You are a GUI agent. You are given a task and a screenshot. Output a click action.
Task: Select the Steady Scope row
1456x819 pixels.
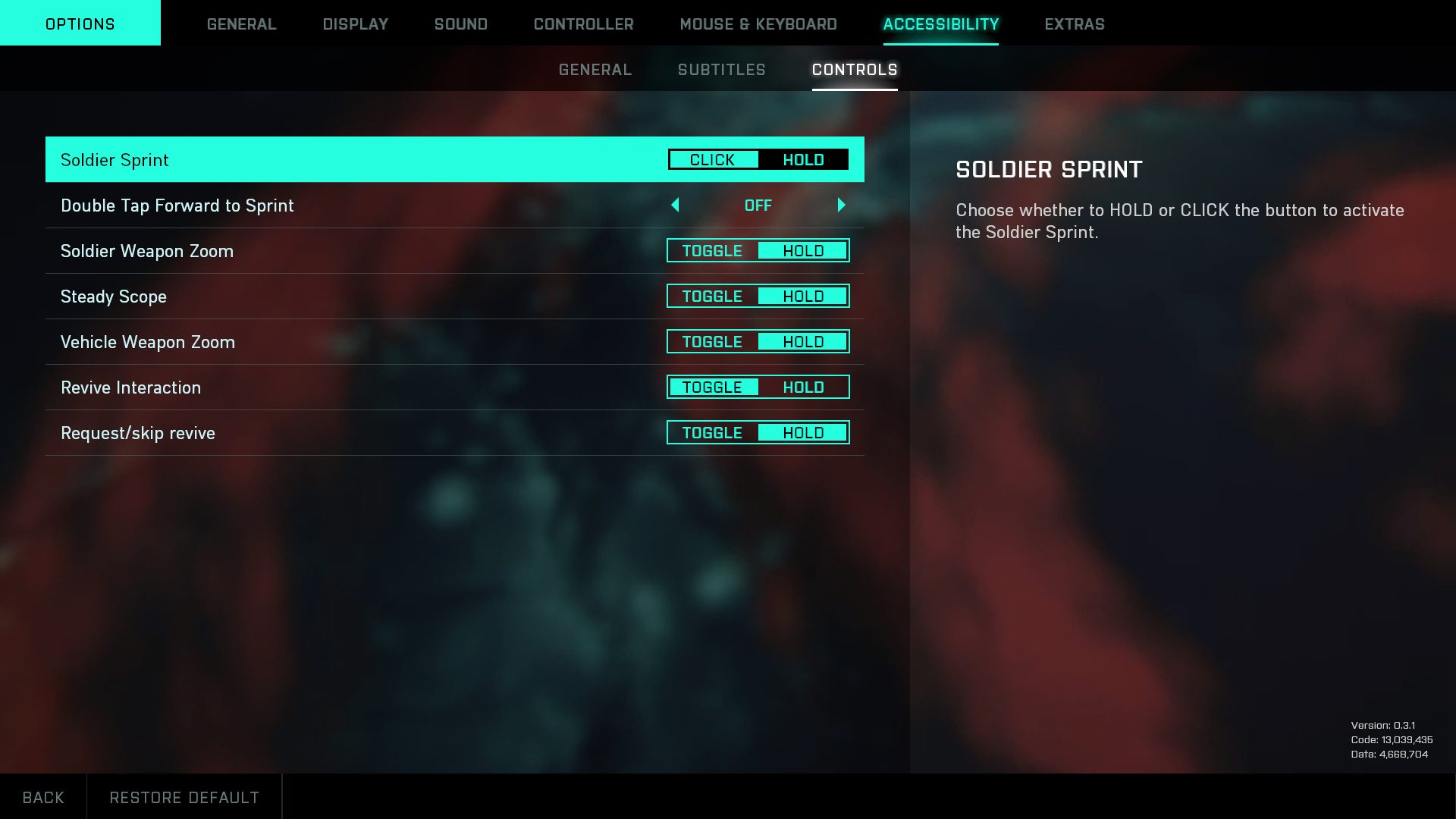[x=303, y=297]
